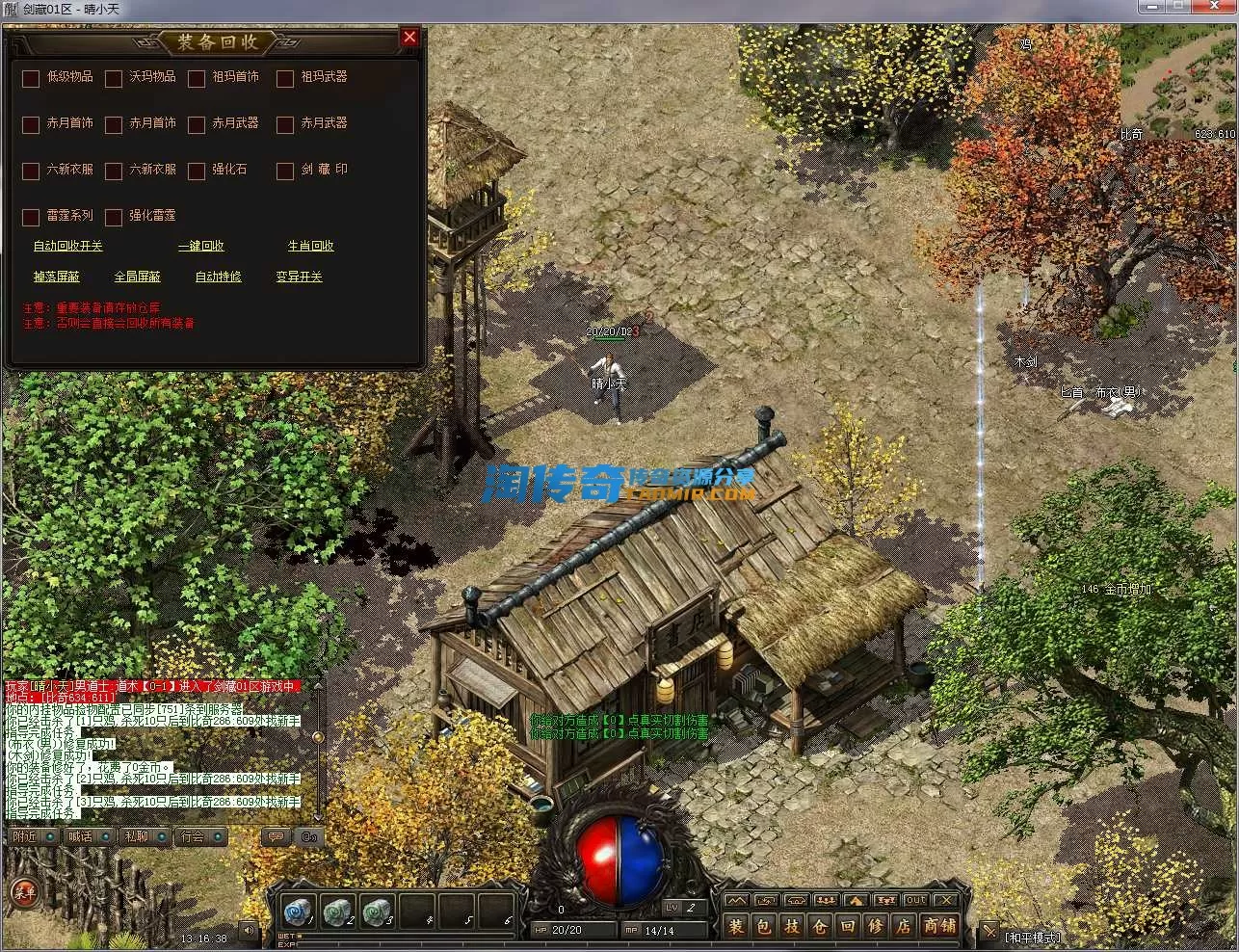This screenshot has width=1239, height=952.
Task: Open the 包 bag button
Action: point(763,927)
